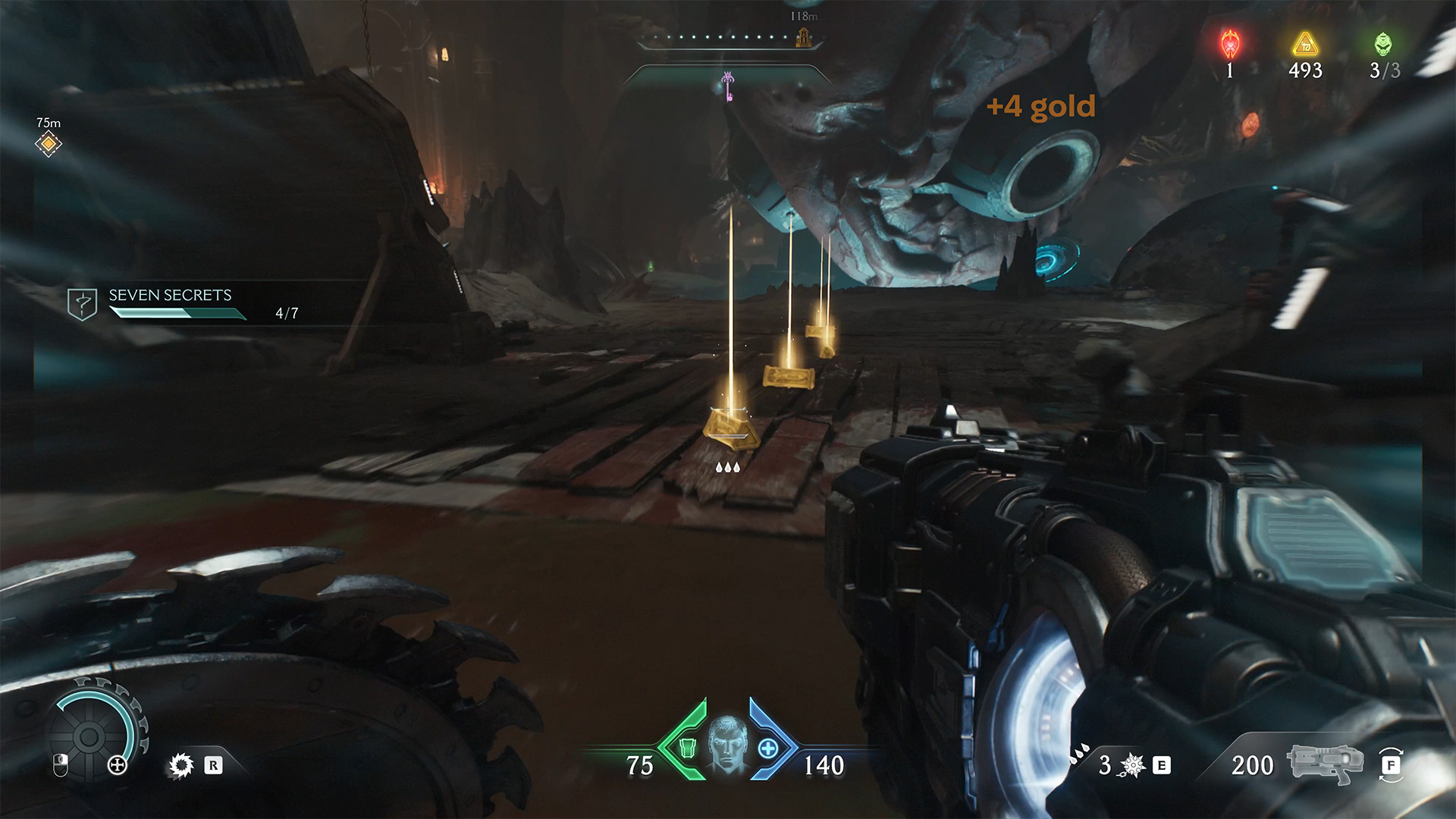Image resolution: width=1456 pixels, height=819 pixels.
Task: Select the Slayer face portrait
Action: 727,744
